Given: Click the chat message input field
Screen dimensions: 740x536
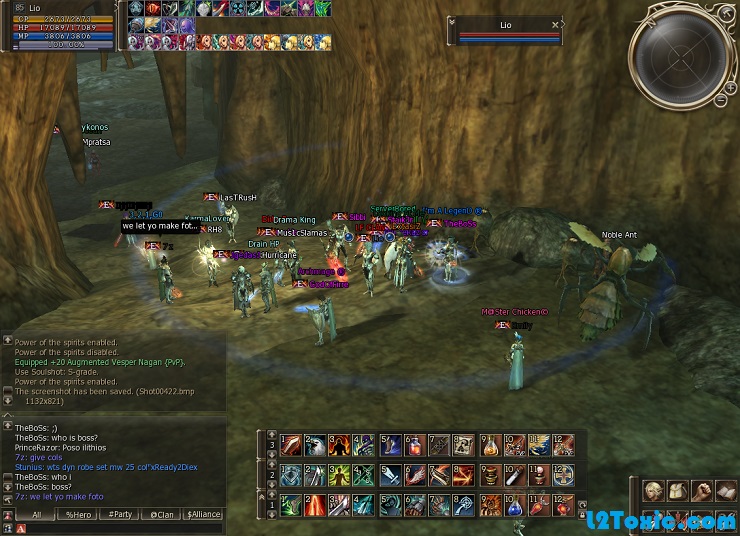Looking at the screenshot, I should pyautogui.click(x=120, y=528).
